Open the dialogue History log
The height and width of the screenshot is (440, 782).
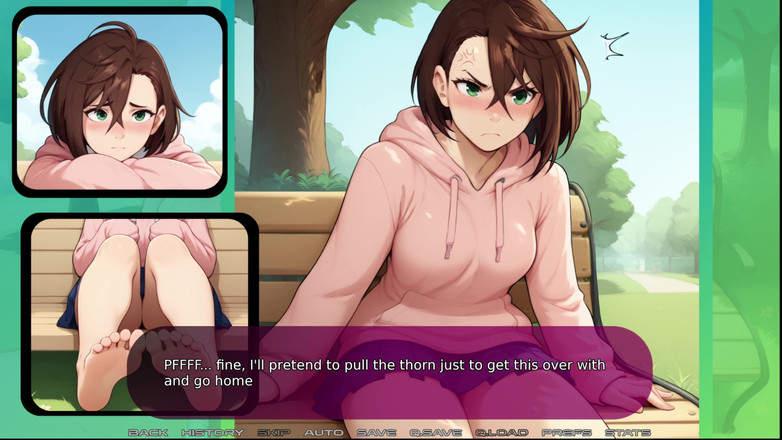pyautogui.click(x=212, y=432)
